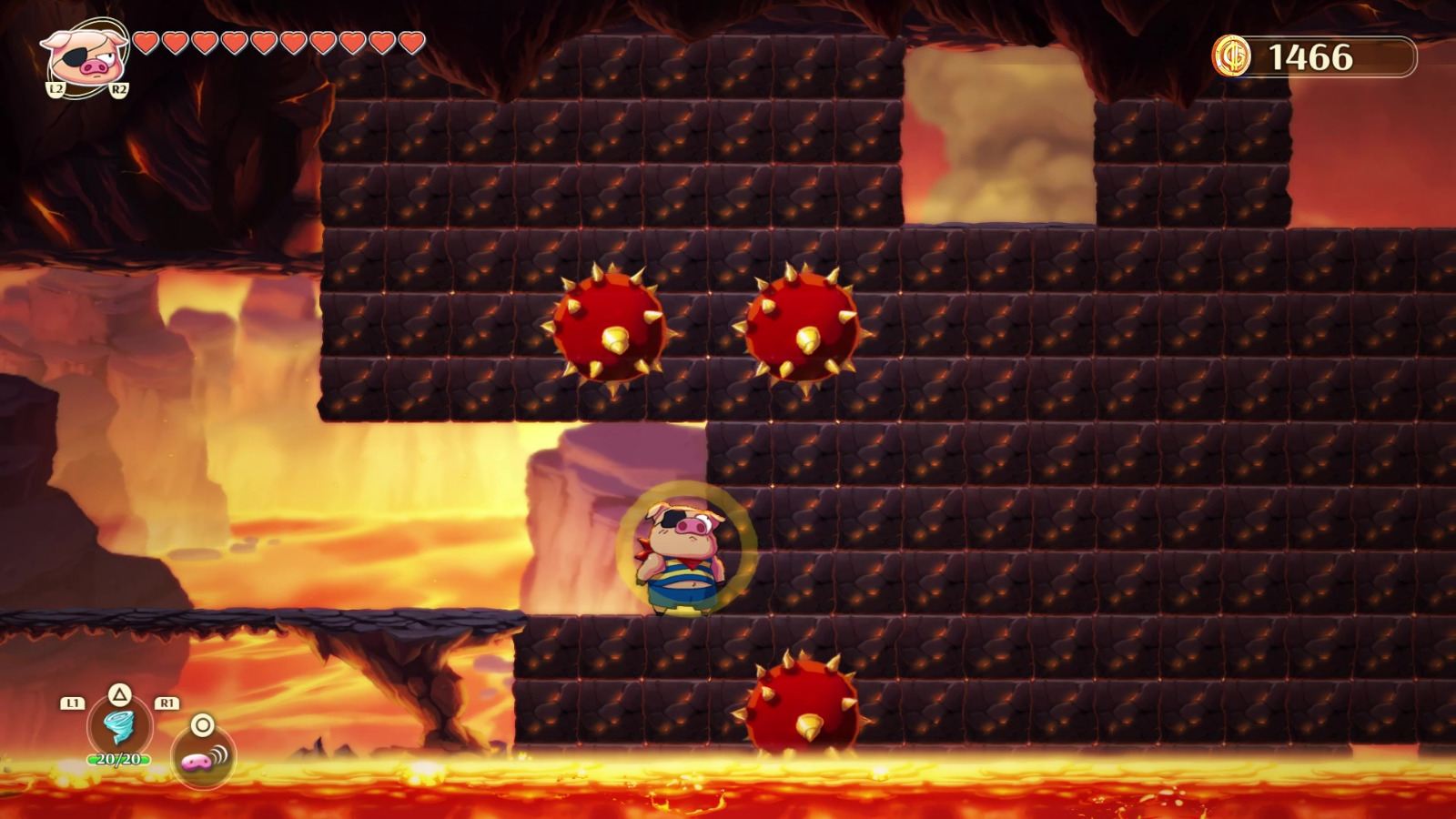Screen dimensions: 1456x819
Task: Select the coin total reading 1466
Action: [x=1311, y=55]
